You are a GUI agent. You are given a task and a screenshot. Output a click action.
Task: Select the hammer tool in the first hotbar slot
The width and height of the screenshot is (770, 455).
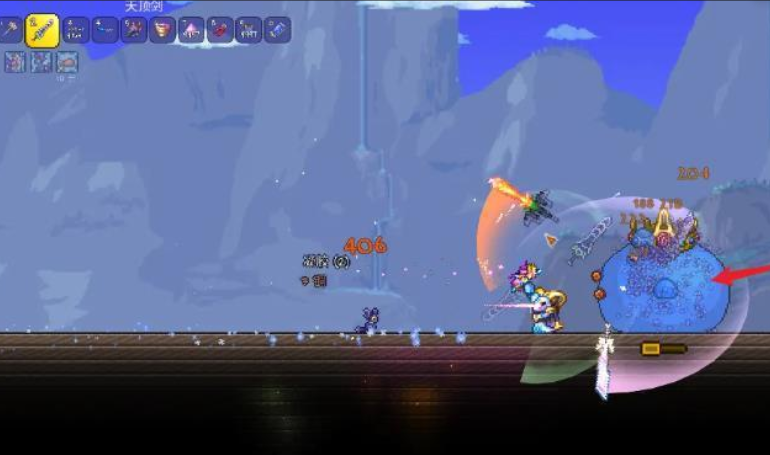pos(12,30)
